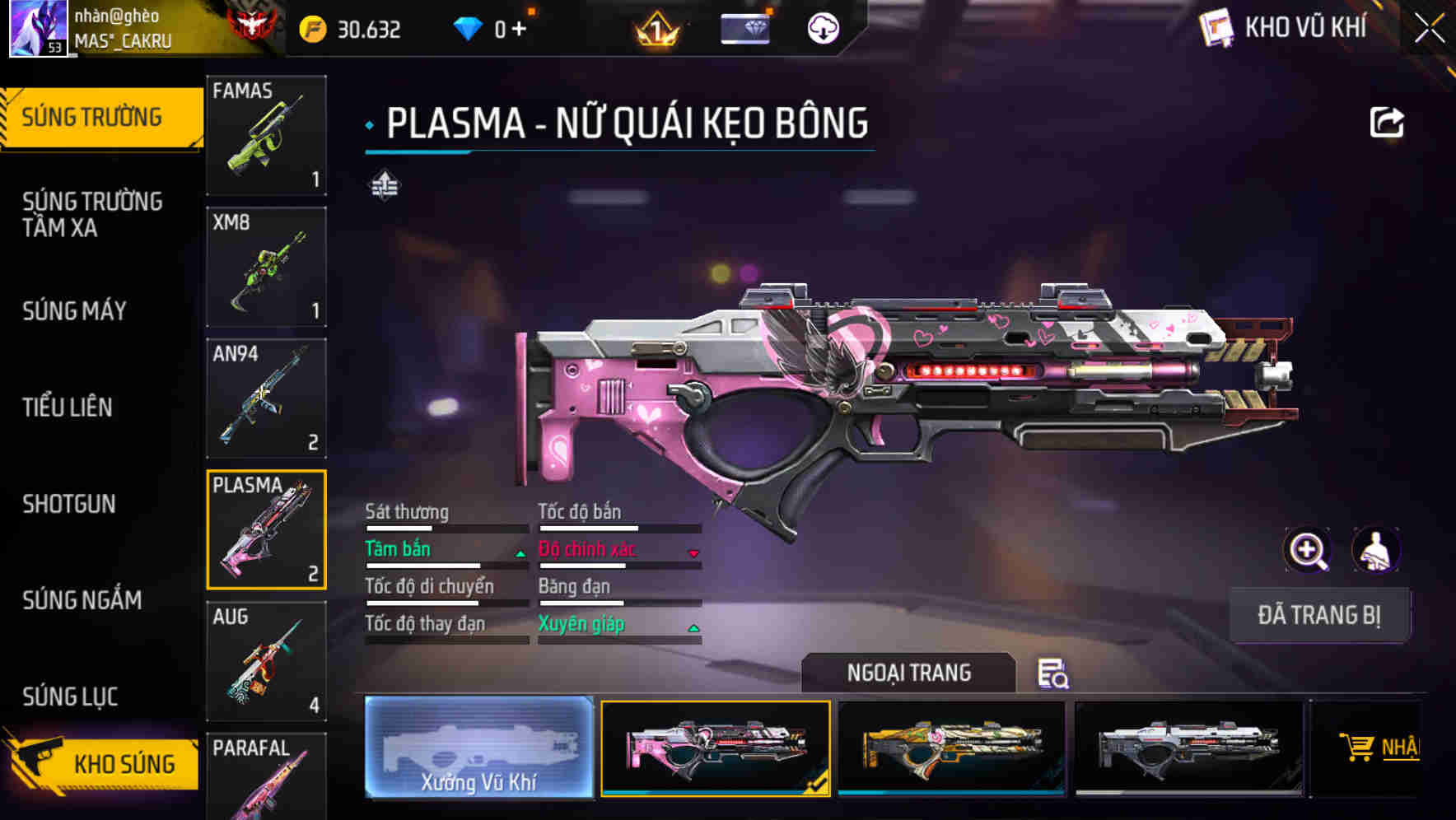Viewport: 1456px width, 820px height.
Task: Switch to Súng Trường Tầm Xa category
Action: [x=92, y=214]
